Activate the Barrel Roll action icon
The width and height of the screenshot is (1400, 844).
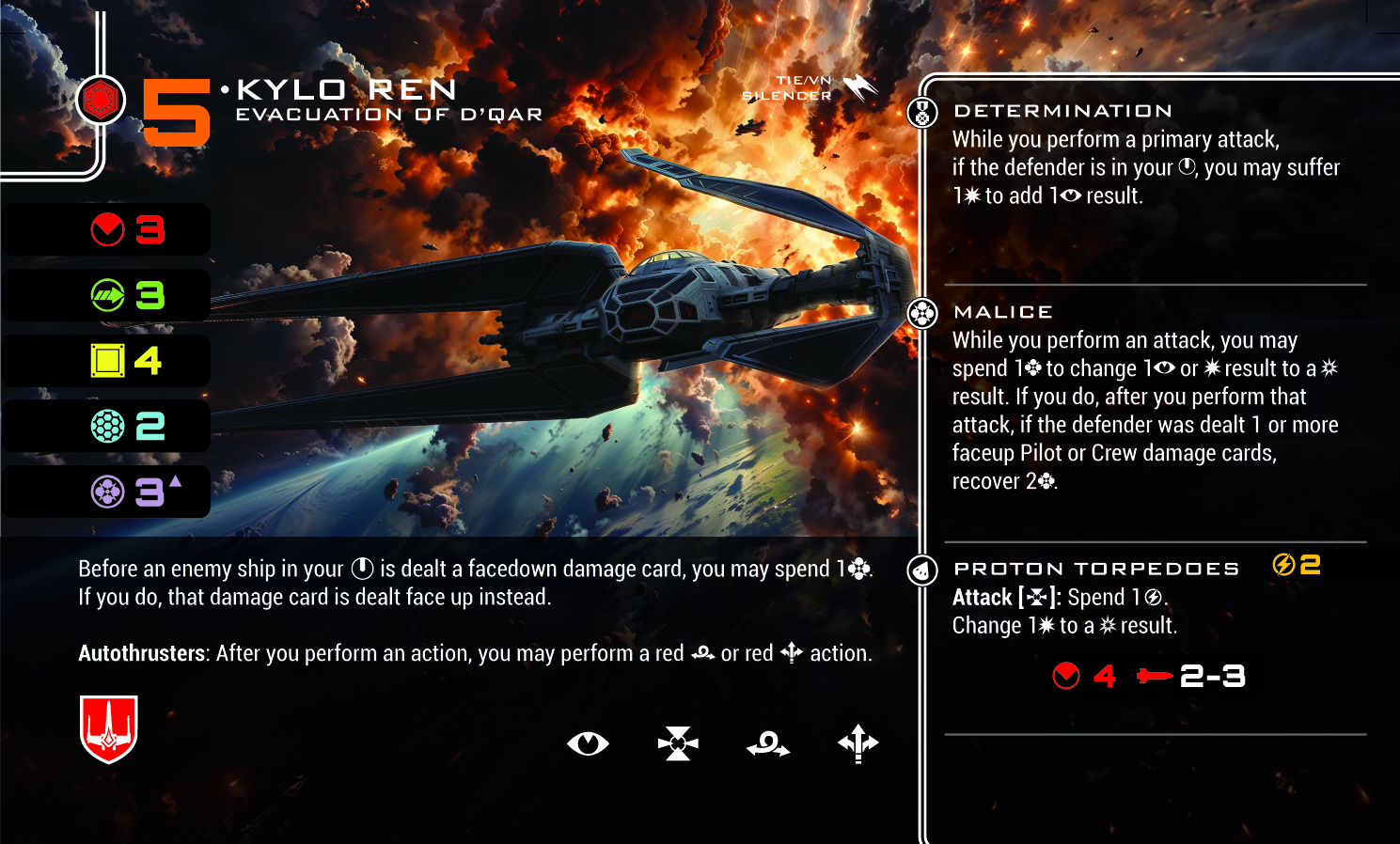(x=768, y=744)
